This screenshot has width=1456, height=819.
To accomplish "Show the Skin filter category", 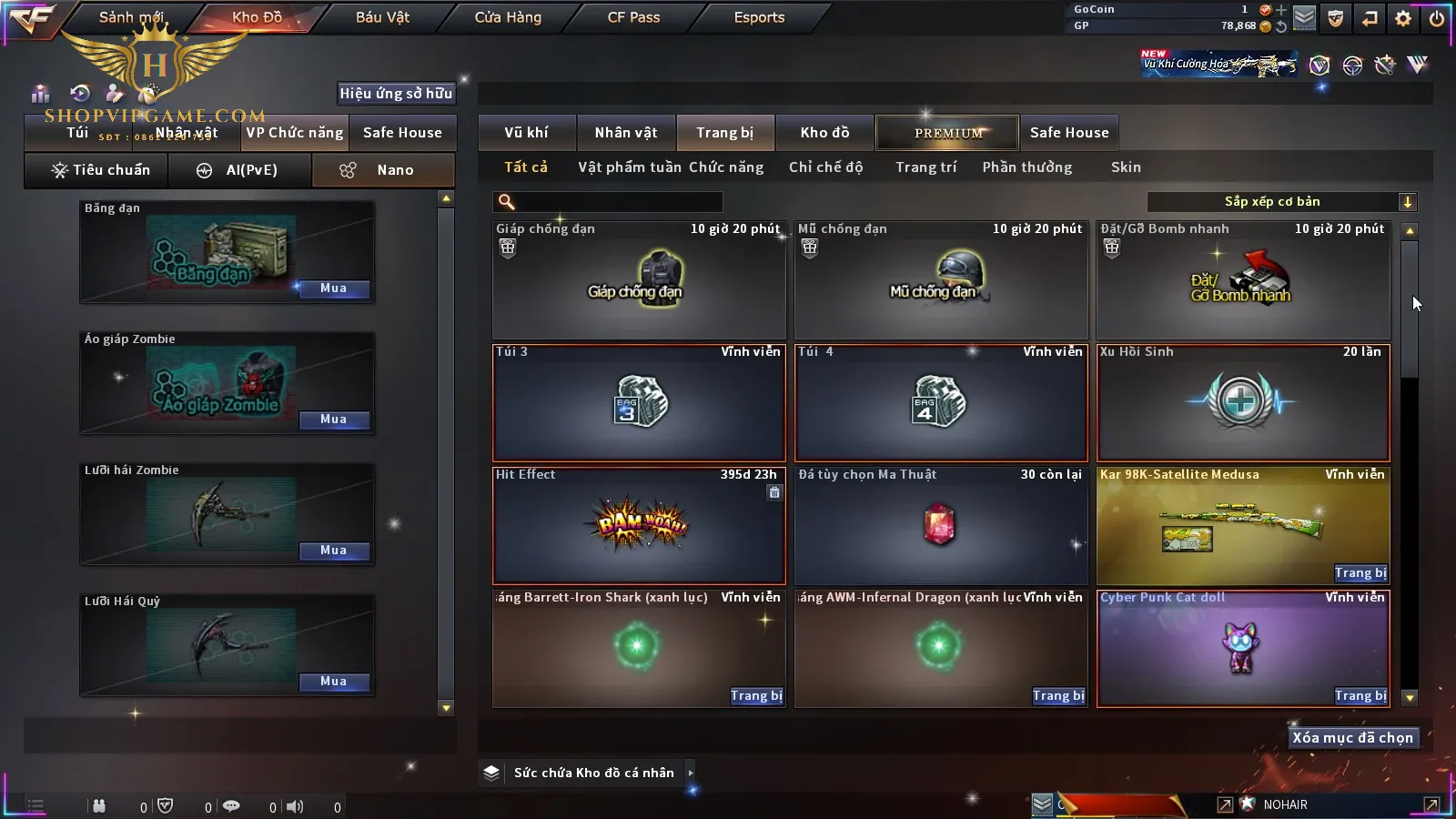I will click(x=1126, y=167).
